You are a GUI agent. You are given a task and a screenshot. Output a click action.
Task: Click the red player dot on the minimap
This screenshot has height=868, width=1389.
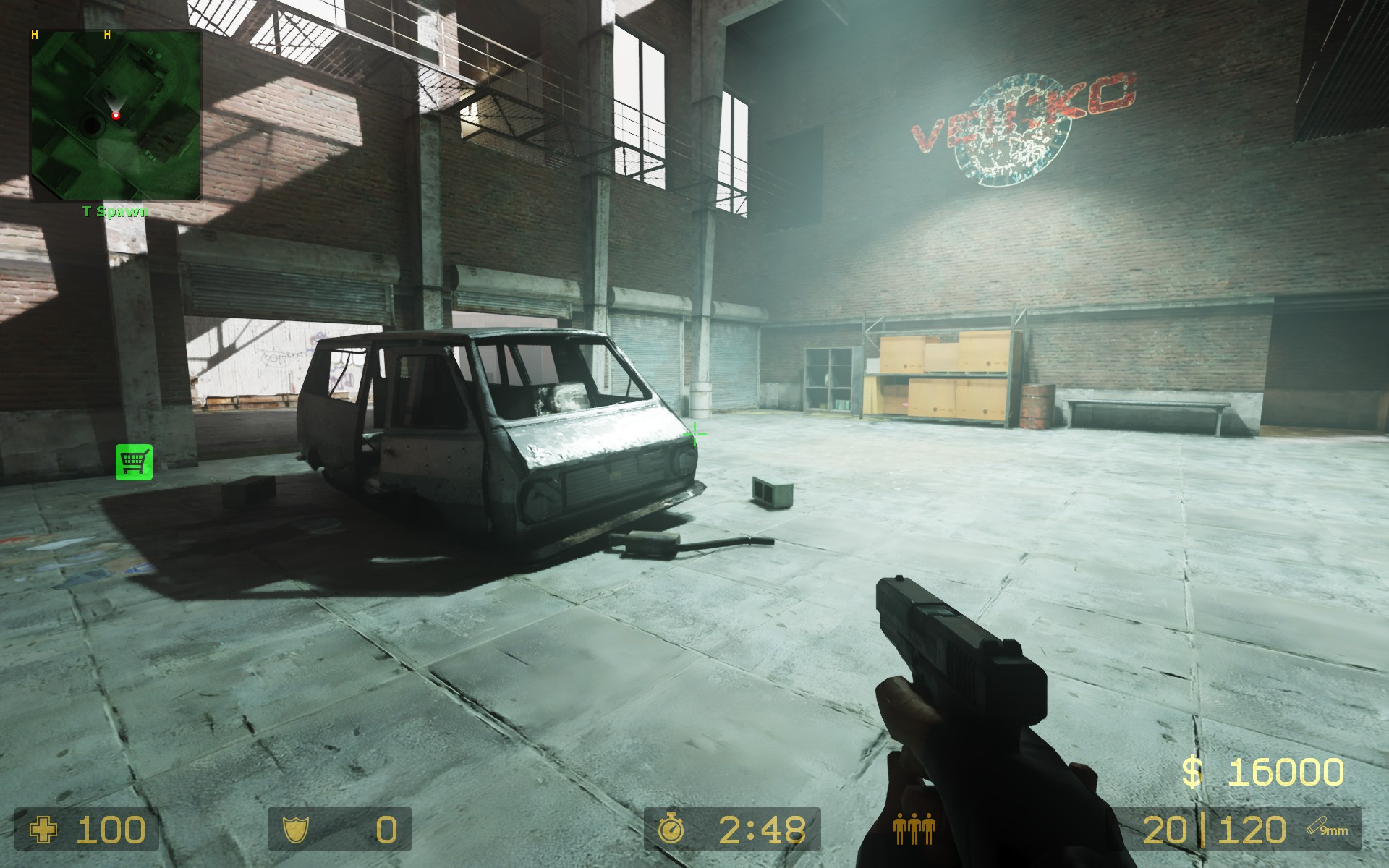(117, 114)
